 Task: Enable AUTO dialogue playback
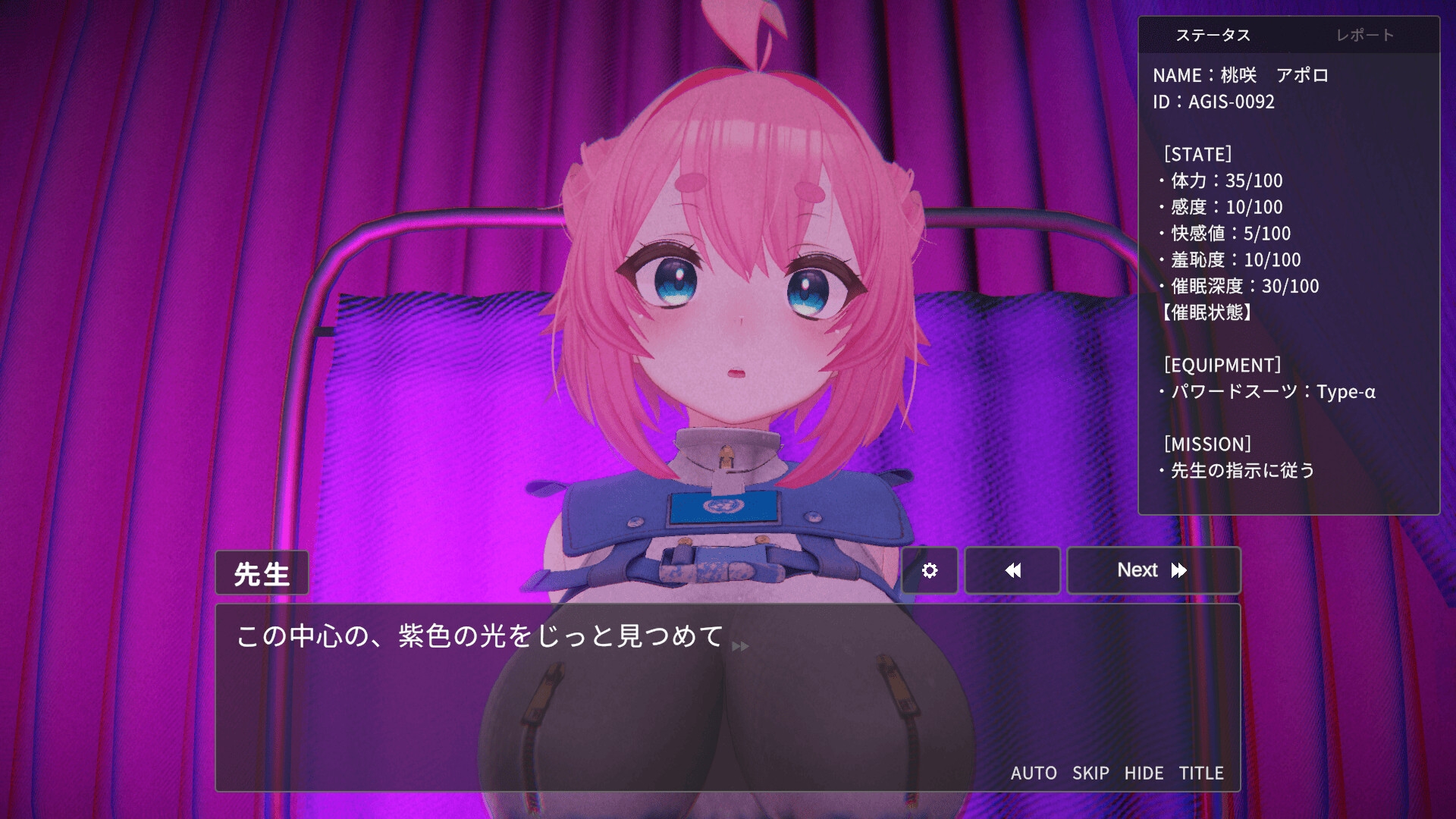[1034, 773]
